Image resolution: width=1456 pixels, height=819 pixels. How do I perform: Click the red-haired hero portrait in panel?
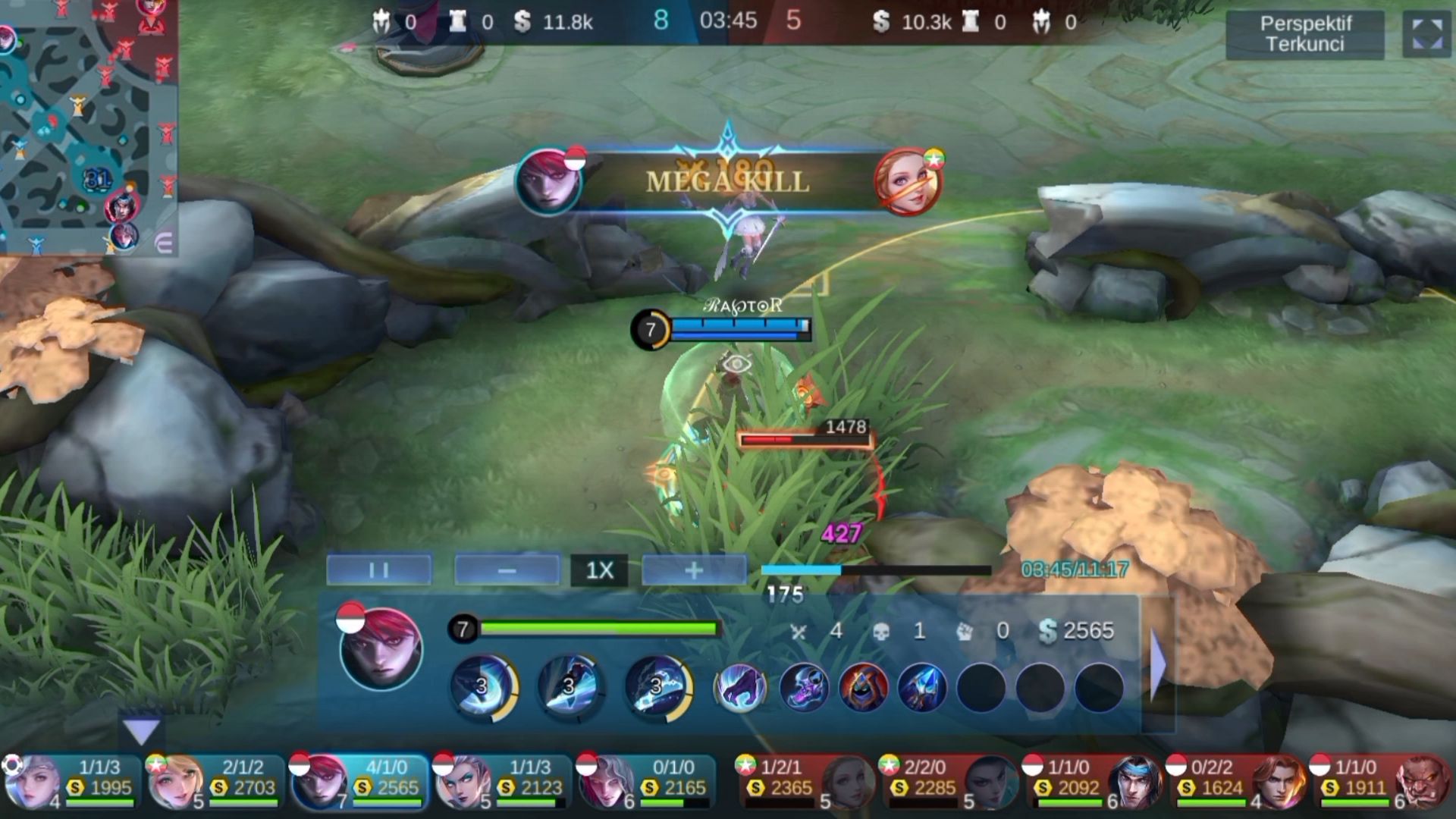pyautogui.click(x=381, y=649)
